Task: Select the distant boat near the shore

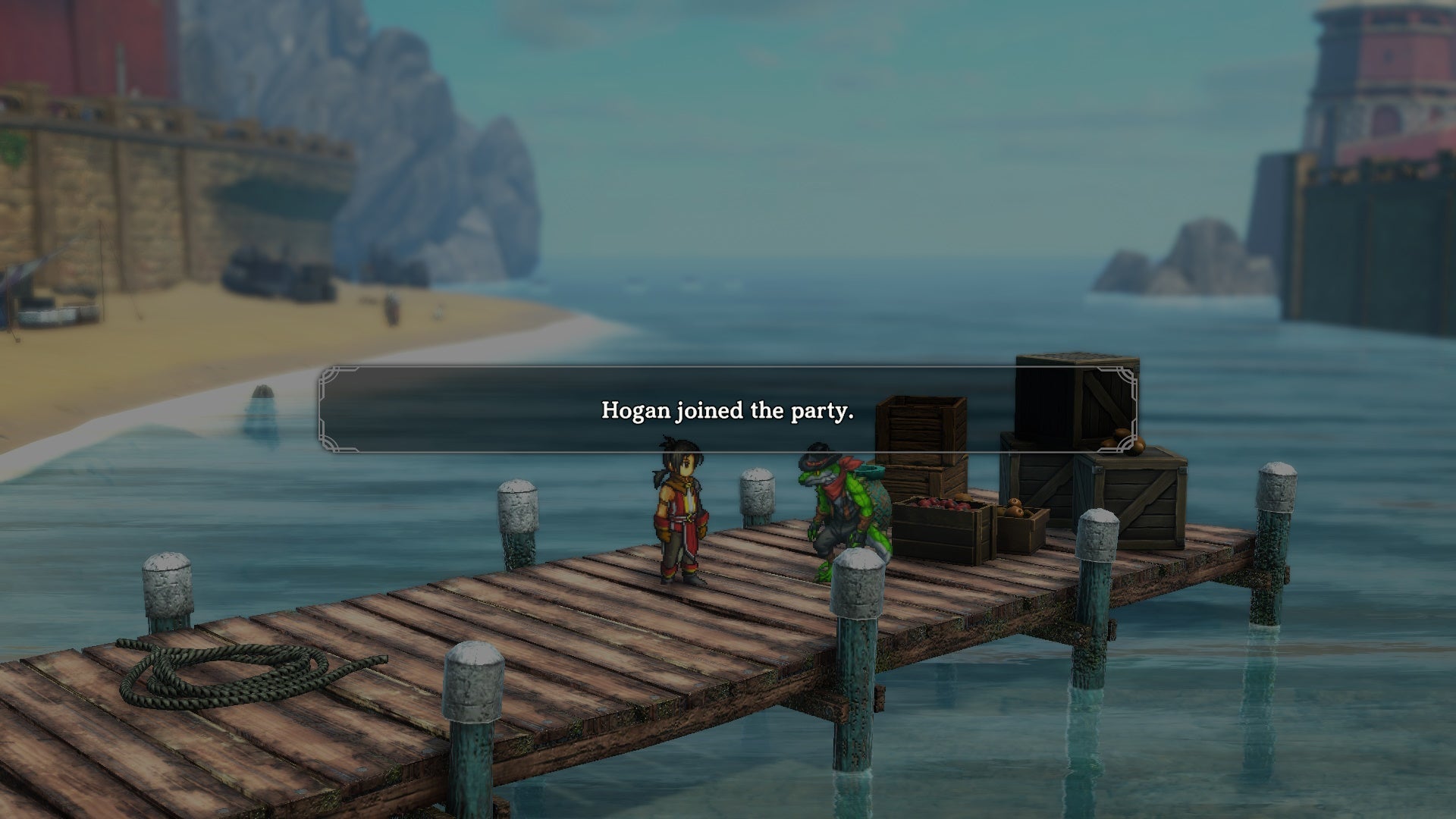Action: click(x=265, y=277)
